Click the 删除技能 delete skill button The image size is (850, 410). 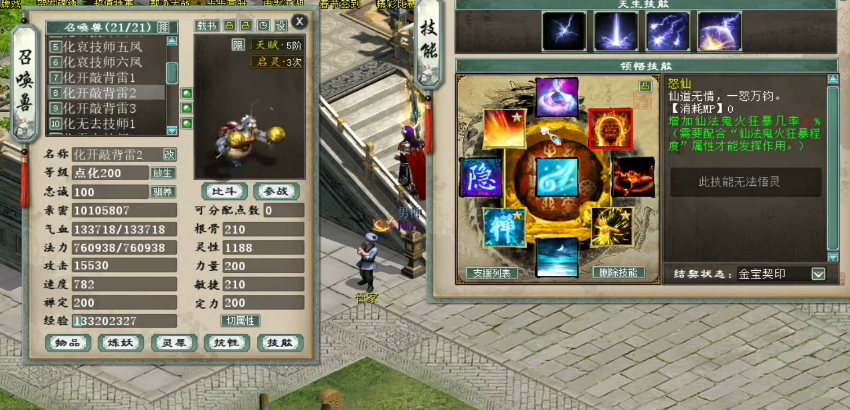619,272
